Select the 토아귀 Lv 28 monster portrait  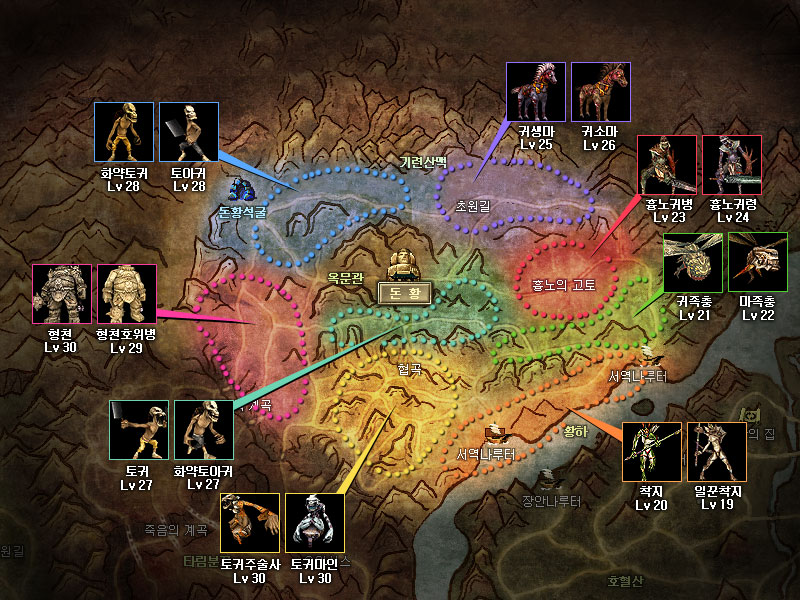click(189, 131)
